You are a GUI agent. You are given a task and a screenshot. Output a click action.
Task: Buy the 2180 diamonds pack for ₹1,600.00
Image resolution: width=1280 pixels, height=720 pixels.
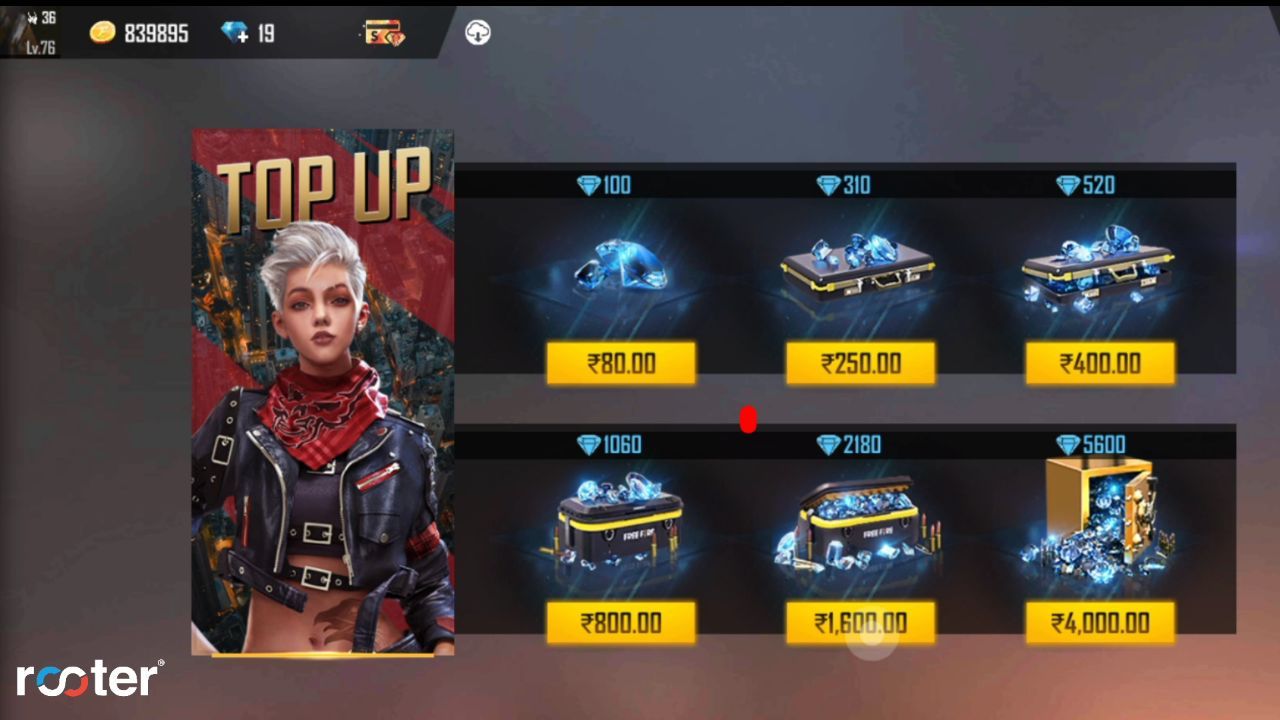pos(860,623)
